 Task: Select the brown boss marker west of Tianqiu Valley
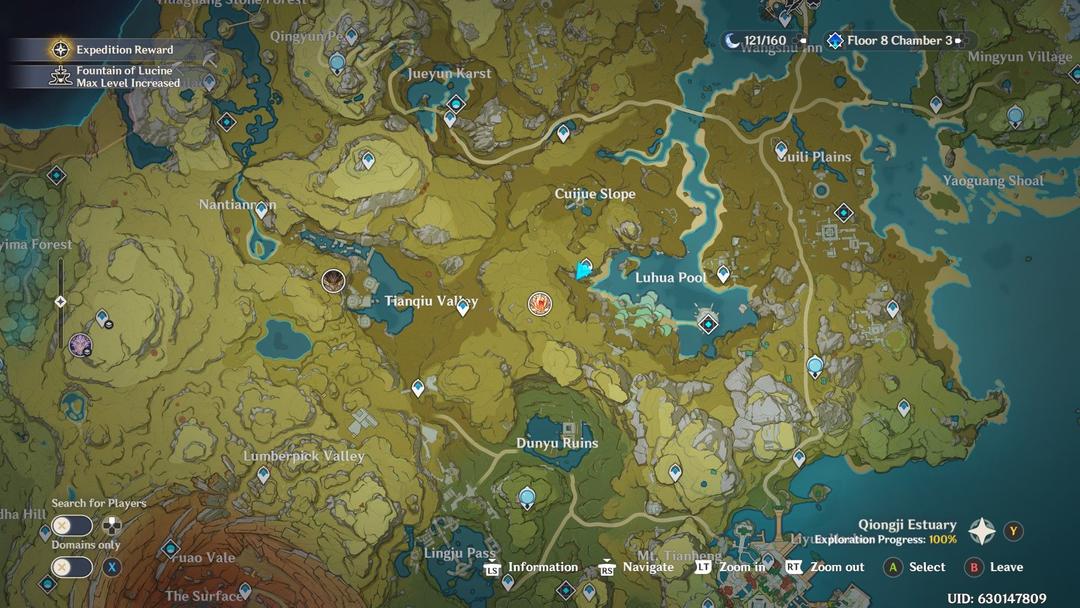[x=333, y=281]
